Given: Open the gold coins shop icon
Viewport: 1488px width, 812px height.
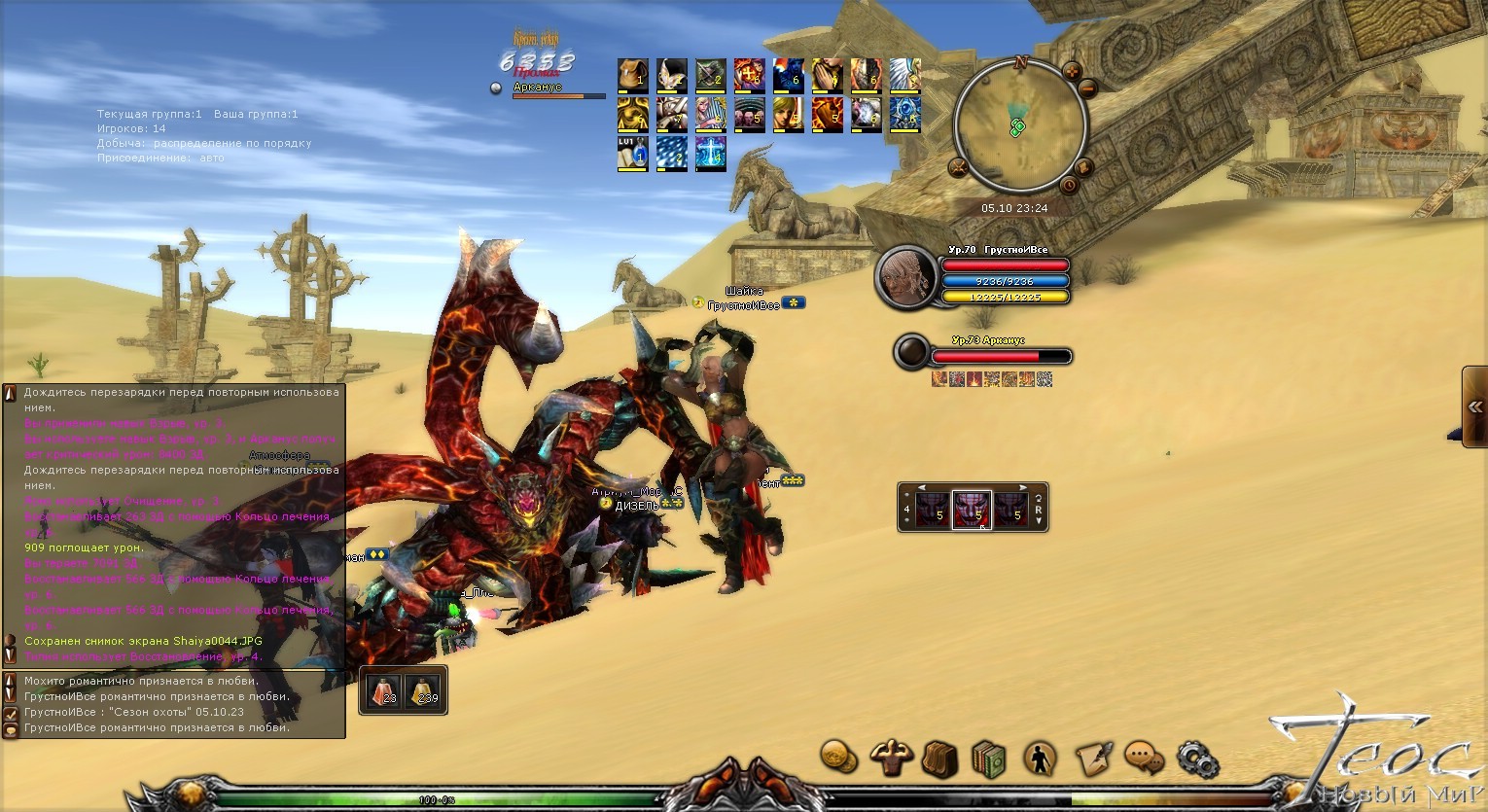Looking at the screenshot, I should [x=838, y=756].
